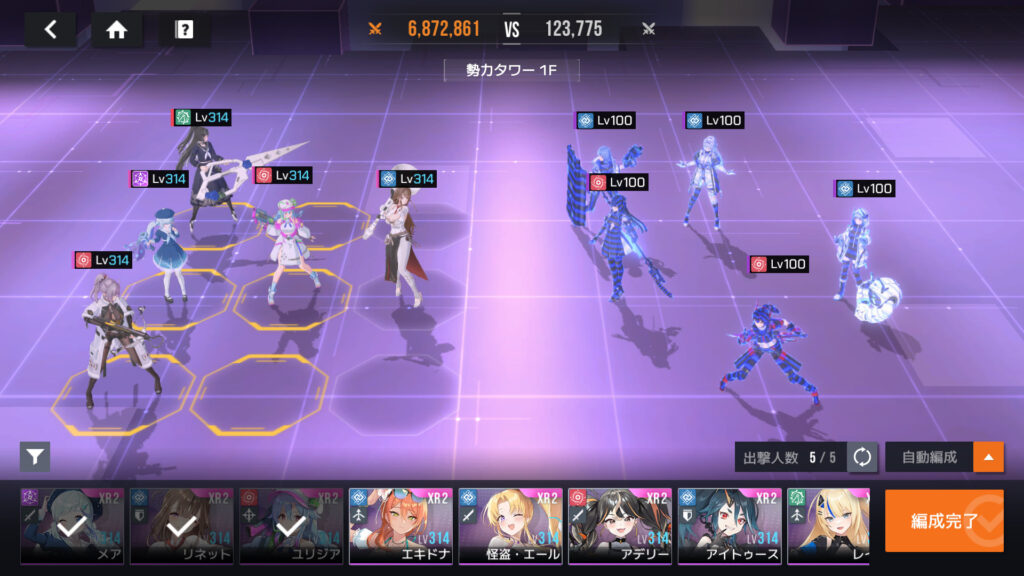Pick the アデリー character card
The image size is (1024, 576).
tap(620, 526)
